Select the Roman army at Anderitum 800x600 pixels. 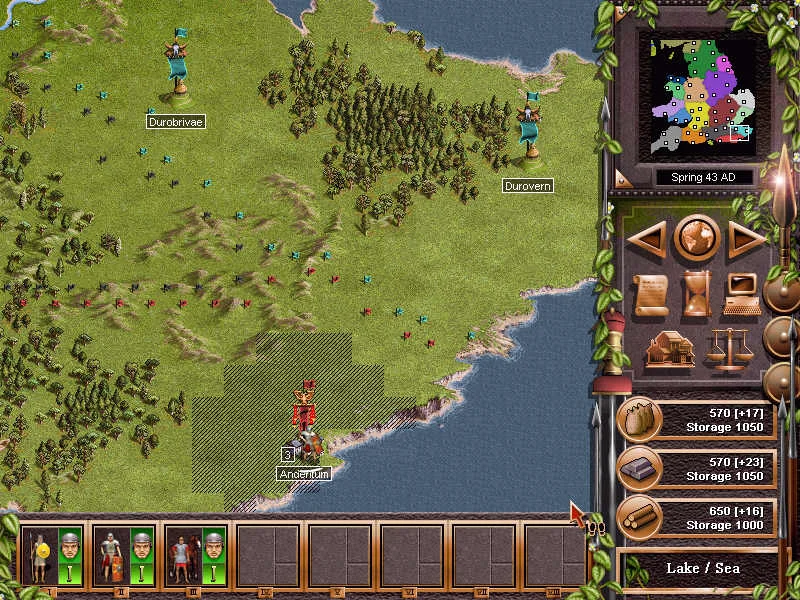306,418
